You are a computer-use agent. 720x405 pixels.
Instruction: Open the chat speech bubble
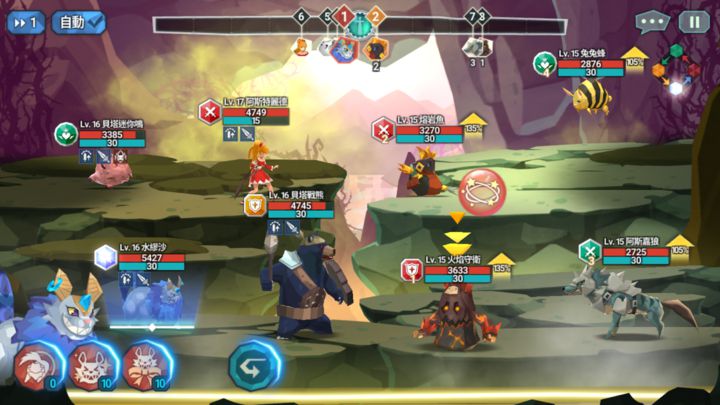[651, 21]
